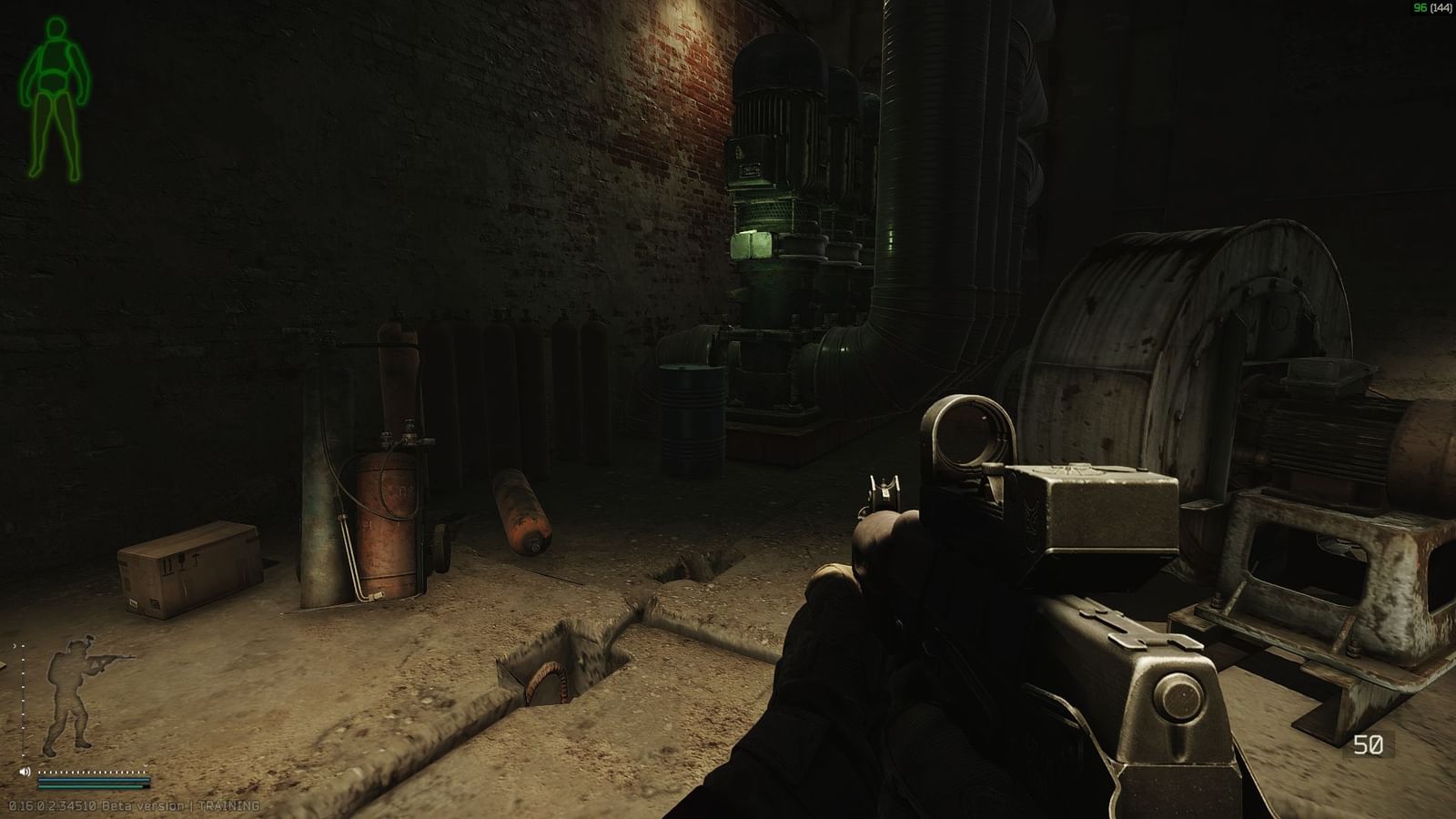Click the version number 0.16.0.2.34510
Screen dimensions: 1456x819
point(51,805)
